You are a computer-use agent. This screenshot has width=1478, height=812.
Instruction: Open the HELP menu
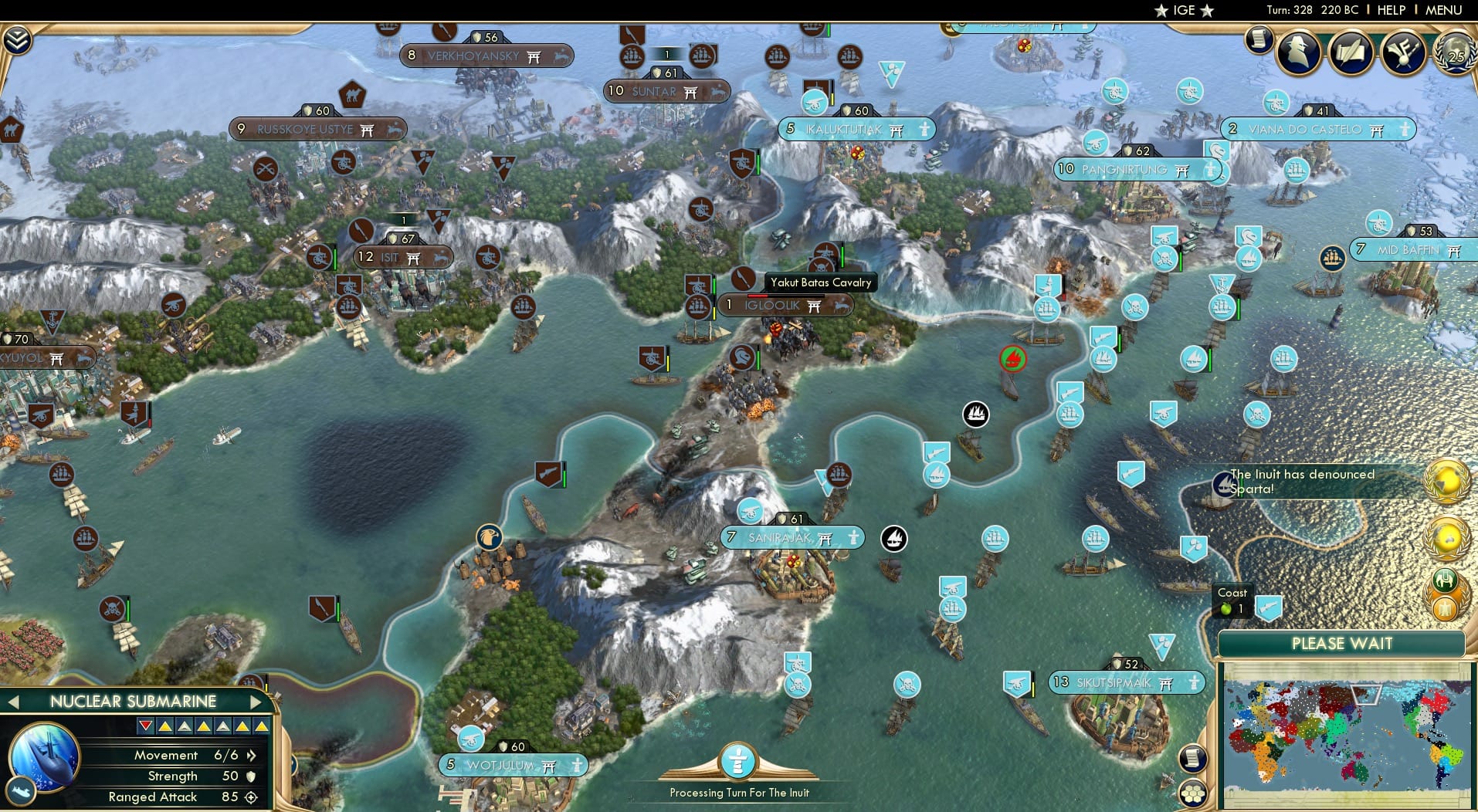pyautogui.click(x=1391, y=10)
